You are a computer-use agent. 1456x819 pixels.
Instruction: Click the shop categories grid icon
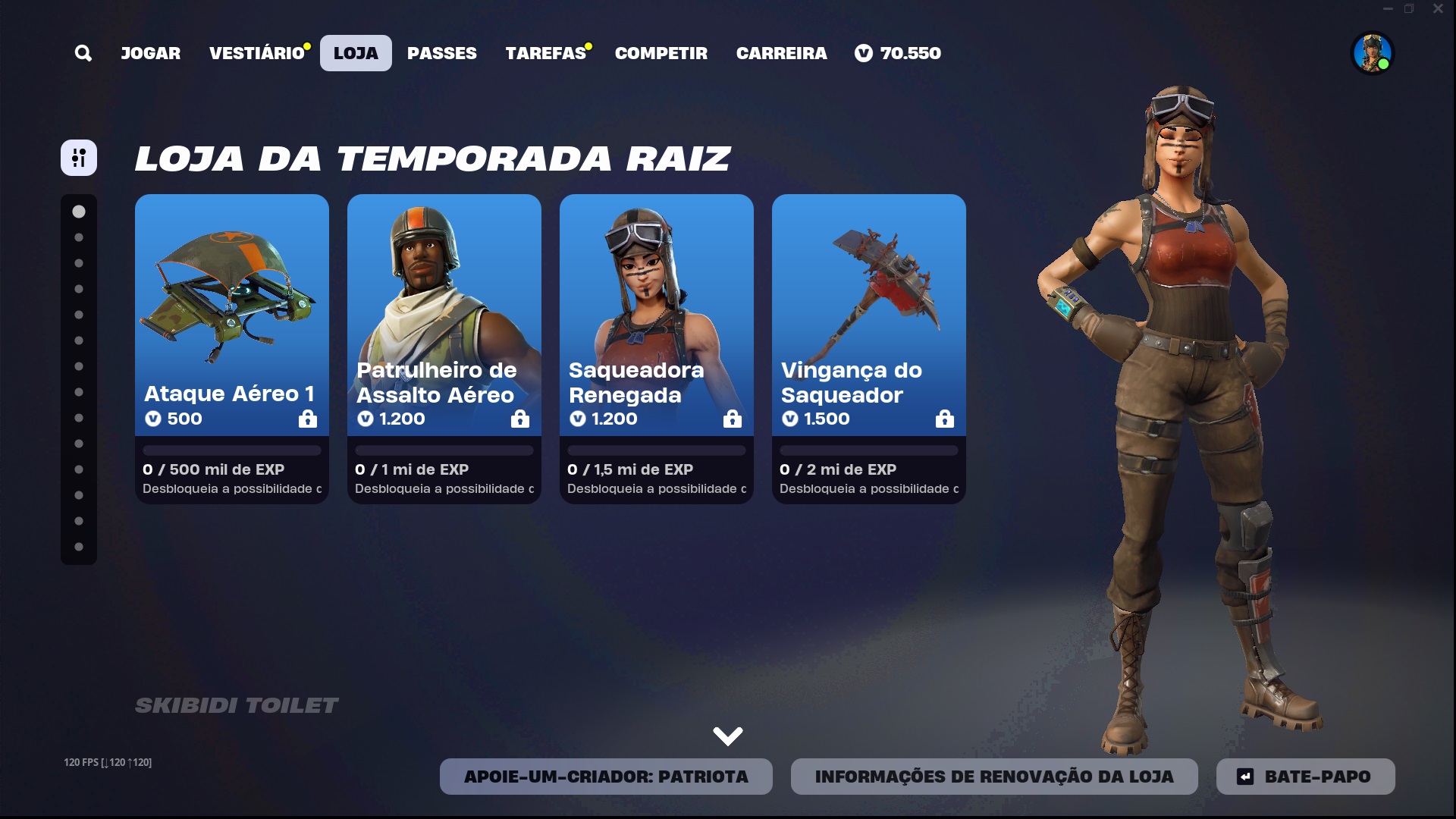tap(79, 157)
